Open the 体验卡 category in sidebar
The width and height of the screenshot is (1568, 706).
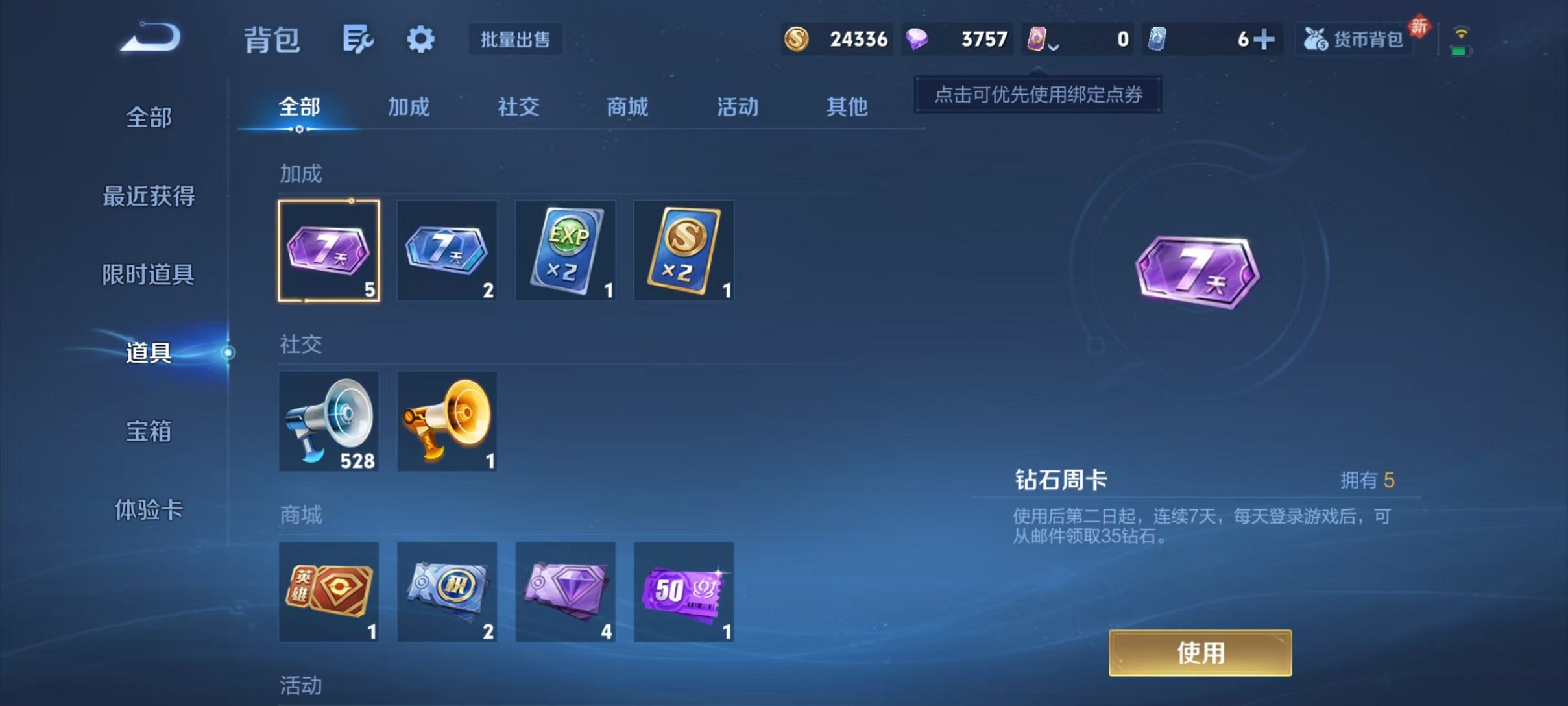click(x=148, y=511)
